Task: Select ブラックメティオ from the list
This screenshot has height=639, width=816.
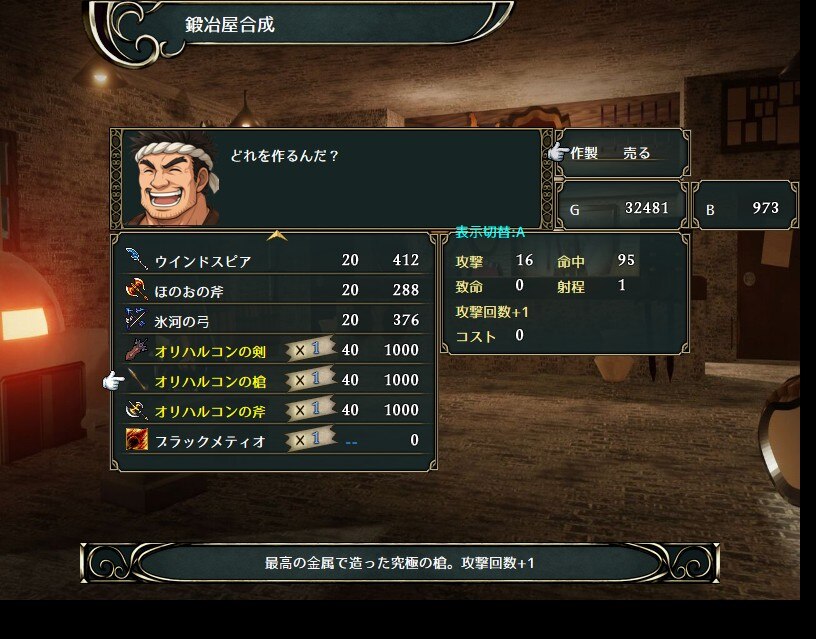Action: (x=210, y=440)
